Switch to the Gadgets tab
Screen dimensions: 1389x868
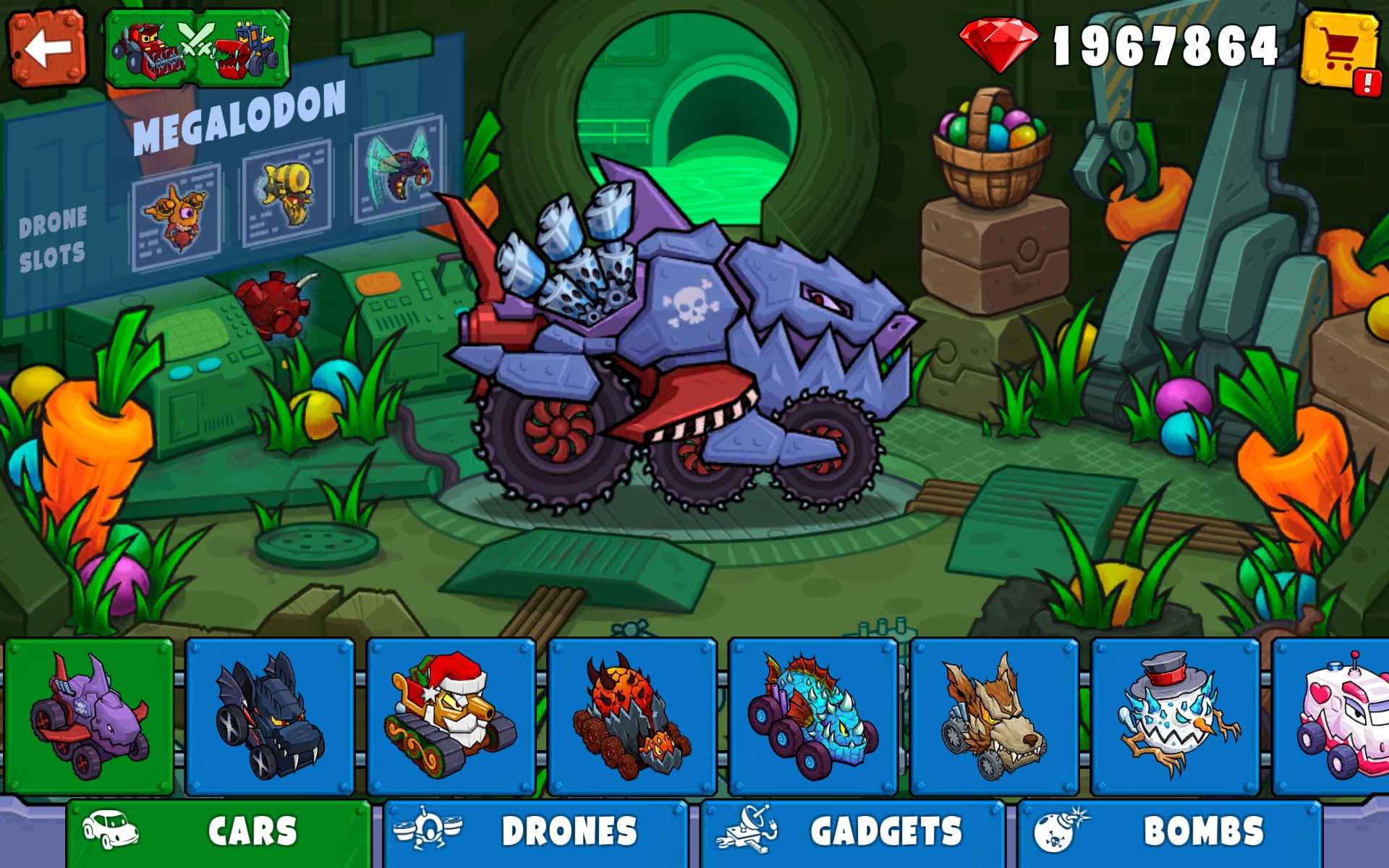tap(852, 832)
